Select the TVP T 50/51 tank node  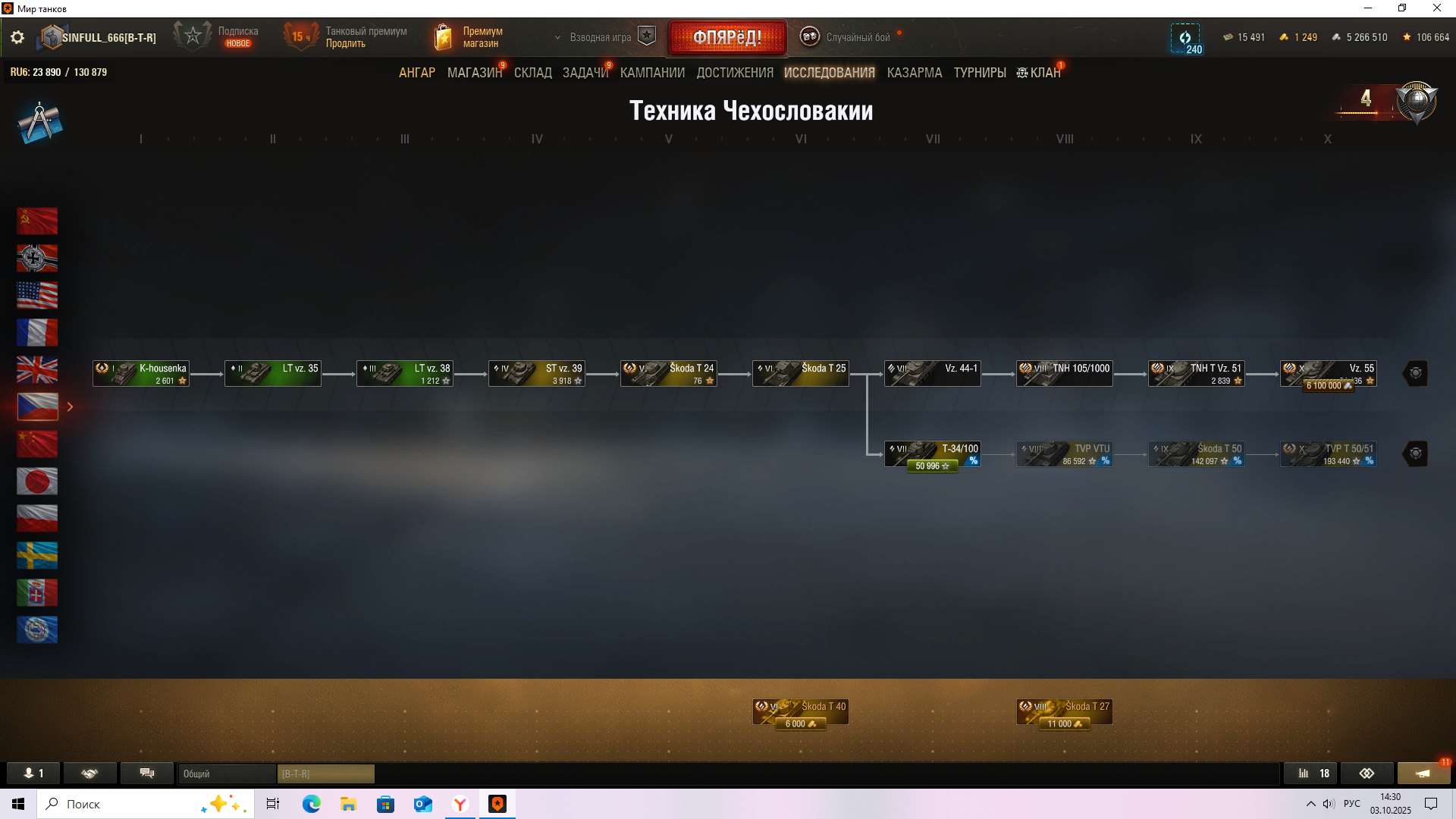[x=1328, y=454]
